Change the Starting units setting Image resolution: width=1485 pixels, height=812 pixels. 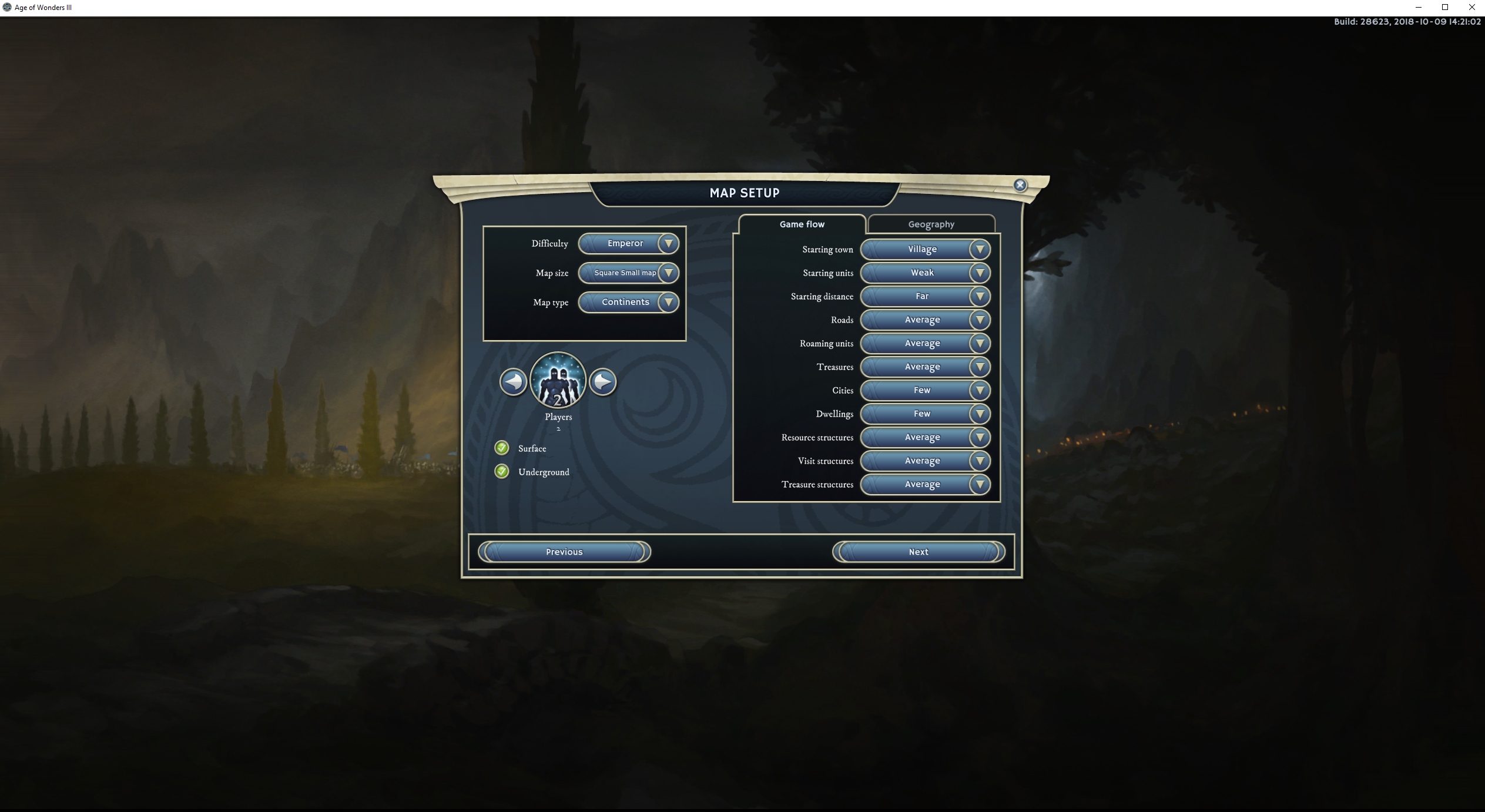[925, 273]
